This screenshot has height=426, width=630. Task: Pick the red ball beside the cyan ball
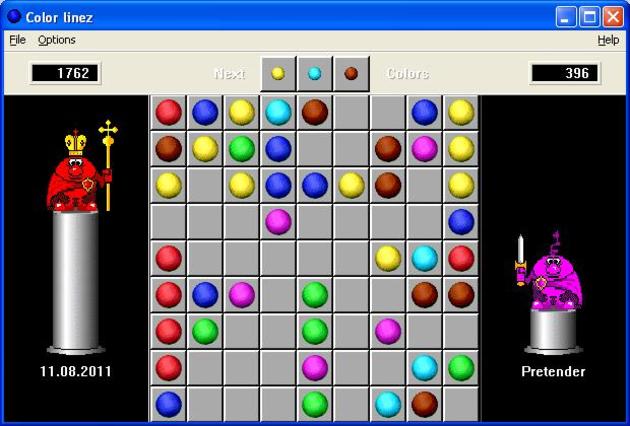coord(461,258)
